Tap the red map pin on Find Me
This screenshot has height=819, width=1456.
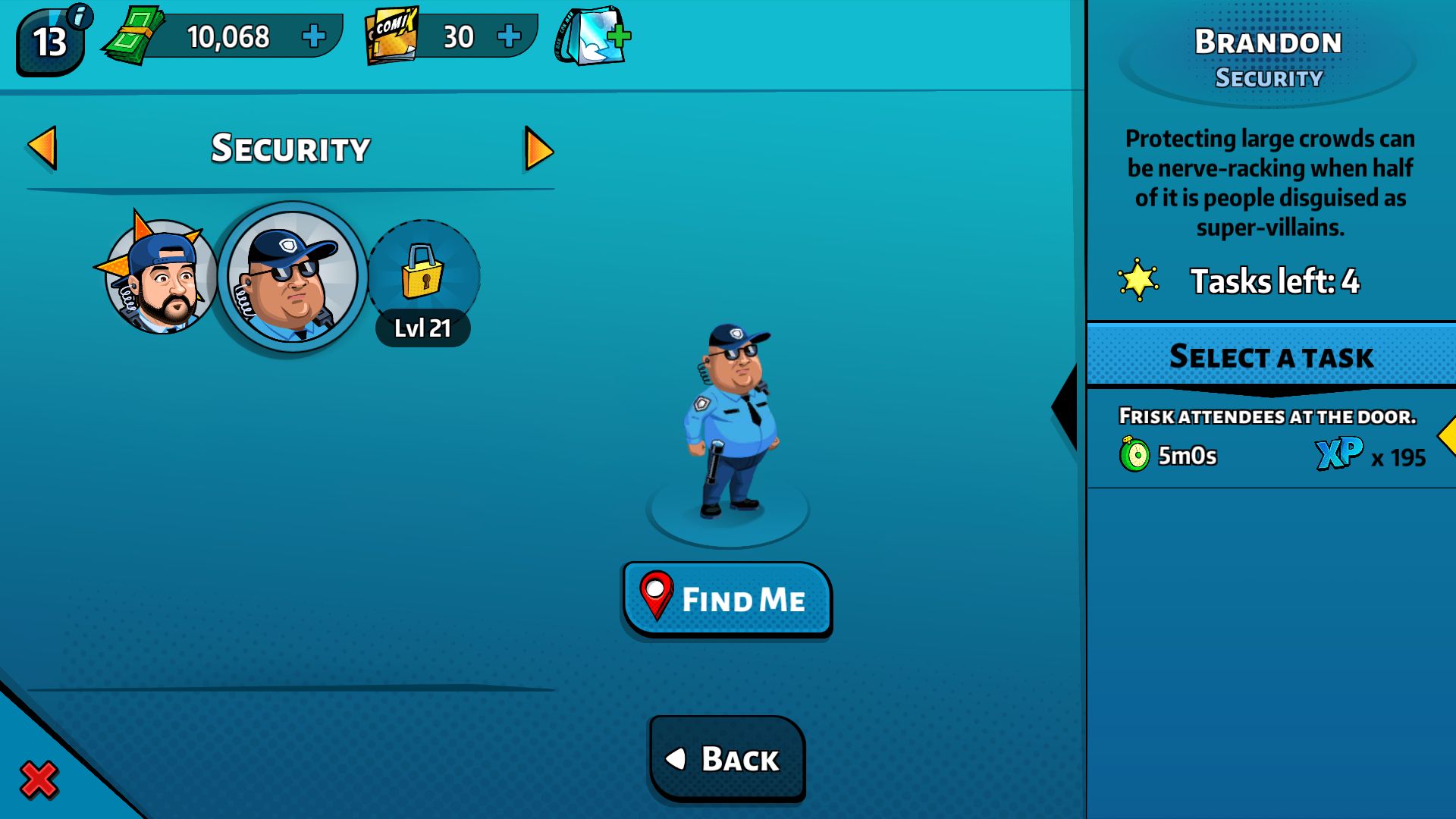click(x=657, y=598)
